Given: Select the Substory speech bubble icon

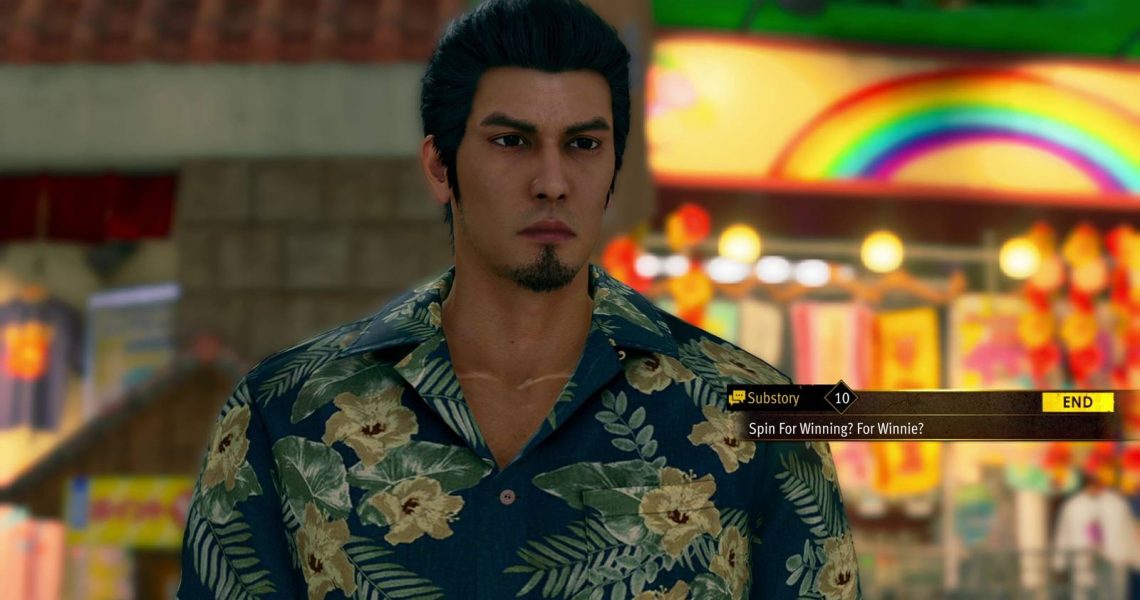Looking at the screenshot, I should [x=738, y=398].
